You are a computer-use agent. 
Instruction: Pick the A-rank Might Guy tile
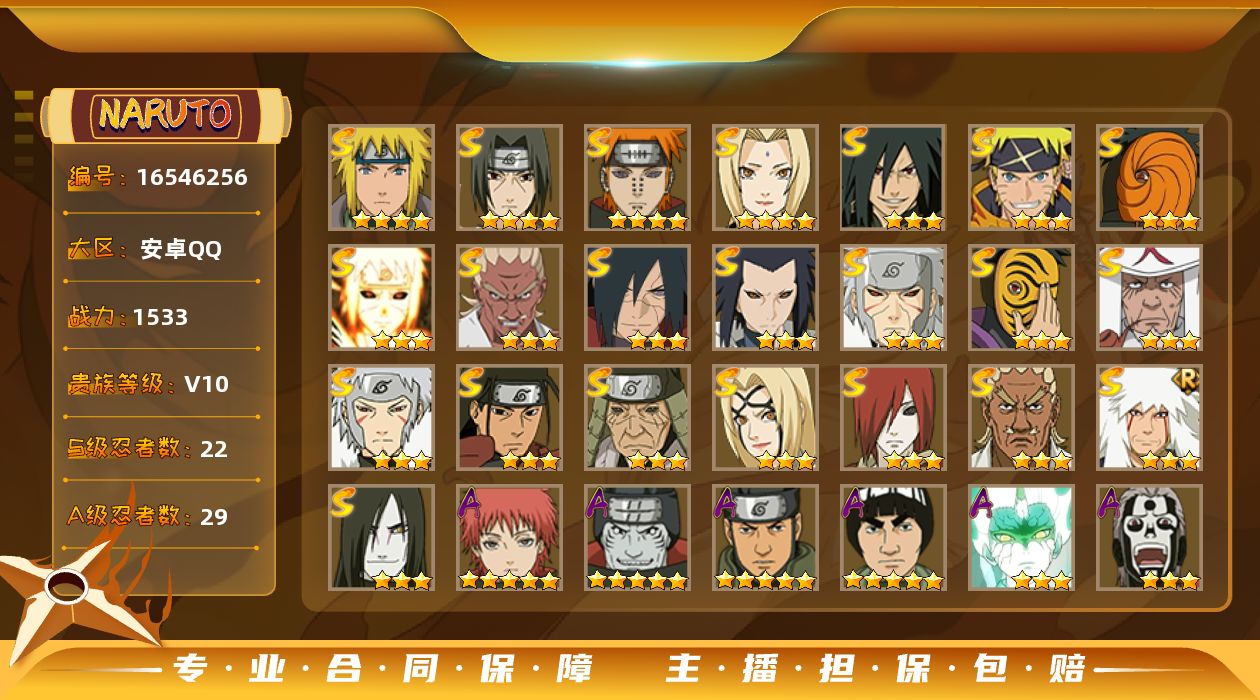(893, 537)
